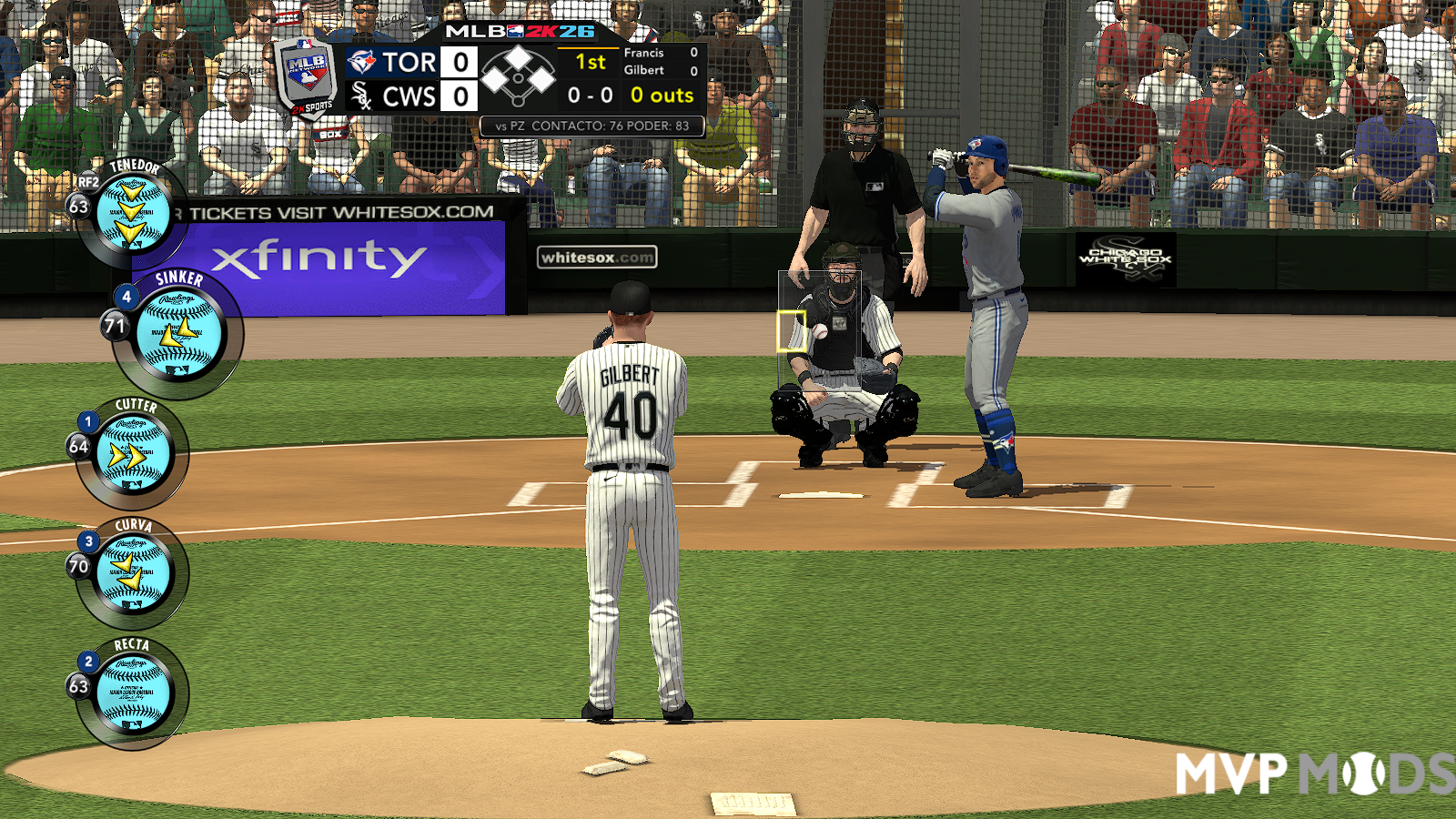Pick the Cutter pitch ball
Screen dimensions: 1456x819
point(133,453)
